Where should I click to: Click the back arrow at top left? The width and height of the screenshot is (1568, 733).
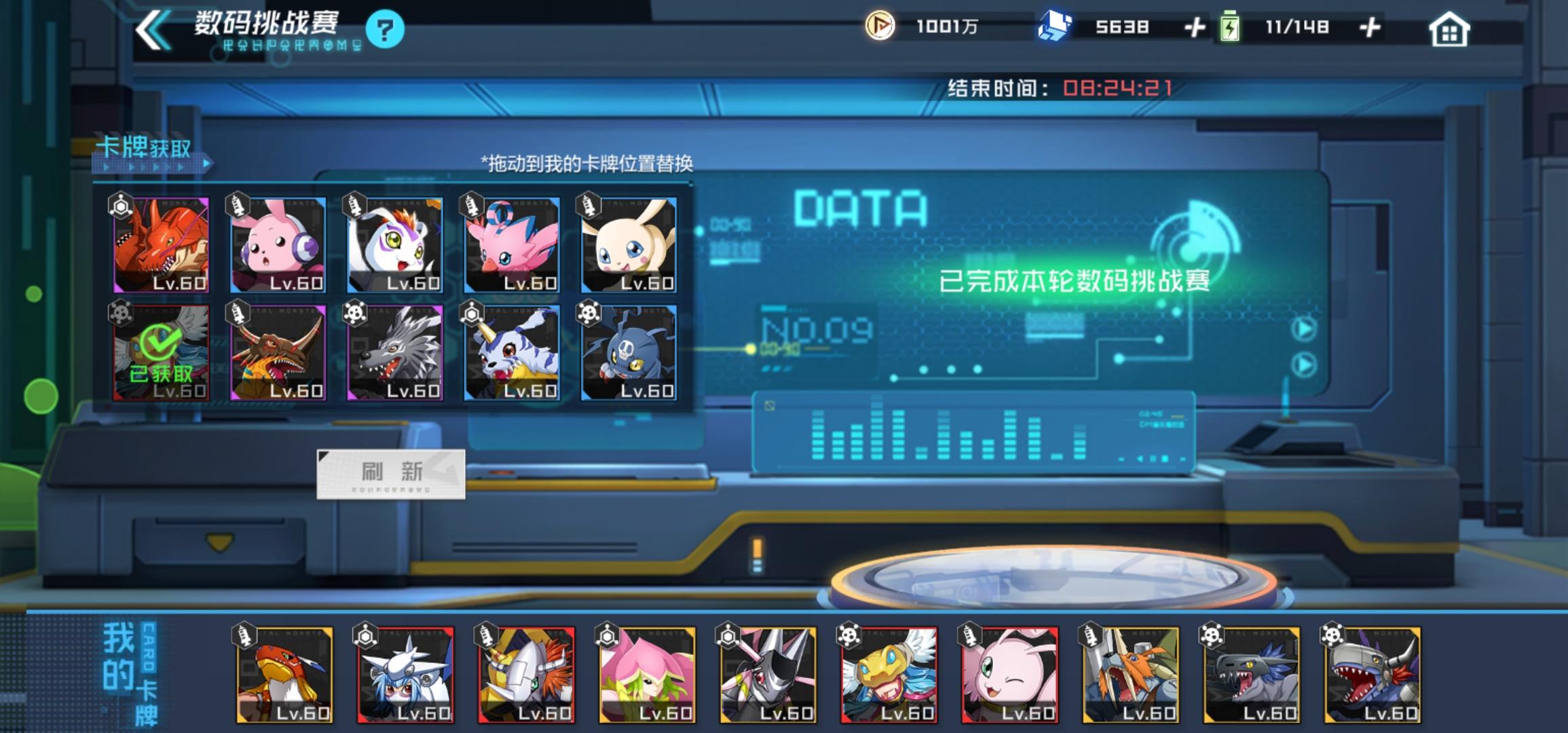click(x=151, y=31)
